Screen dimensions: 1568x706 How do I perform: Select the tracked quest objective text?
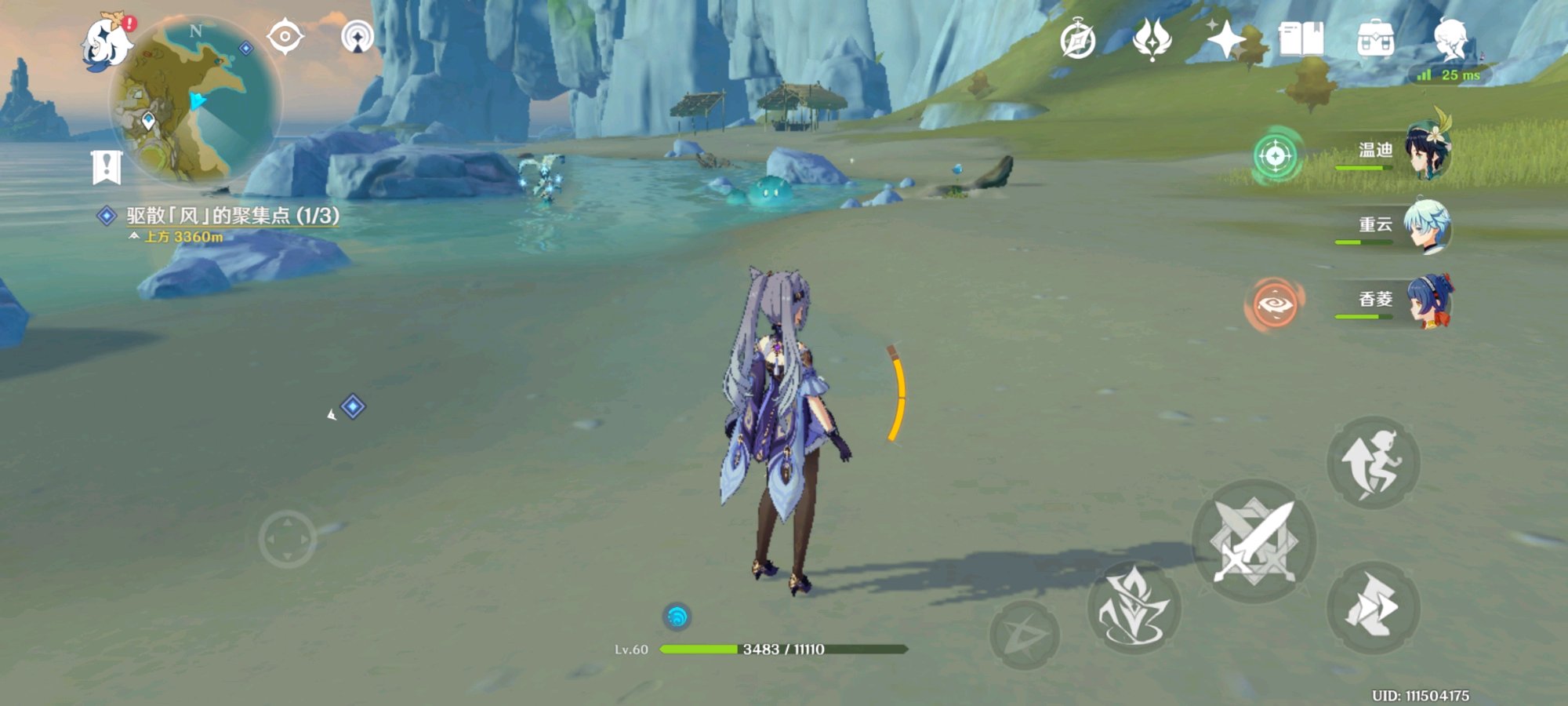click(x=233, y=216)
